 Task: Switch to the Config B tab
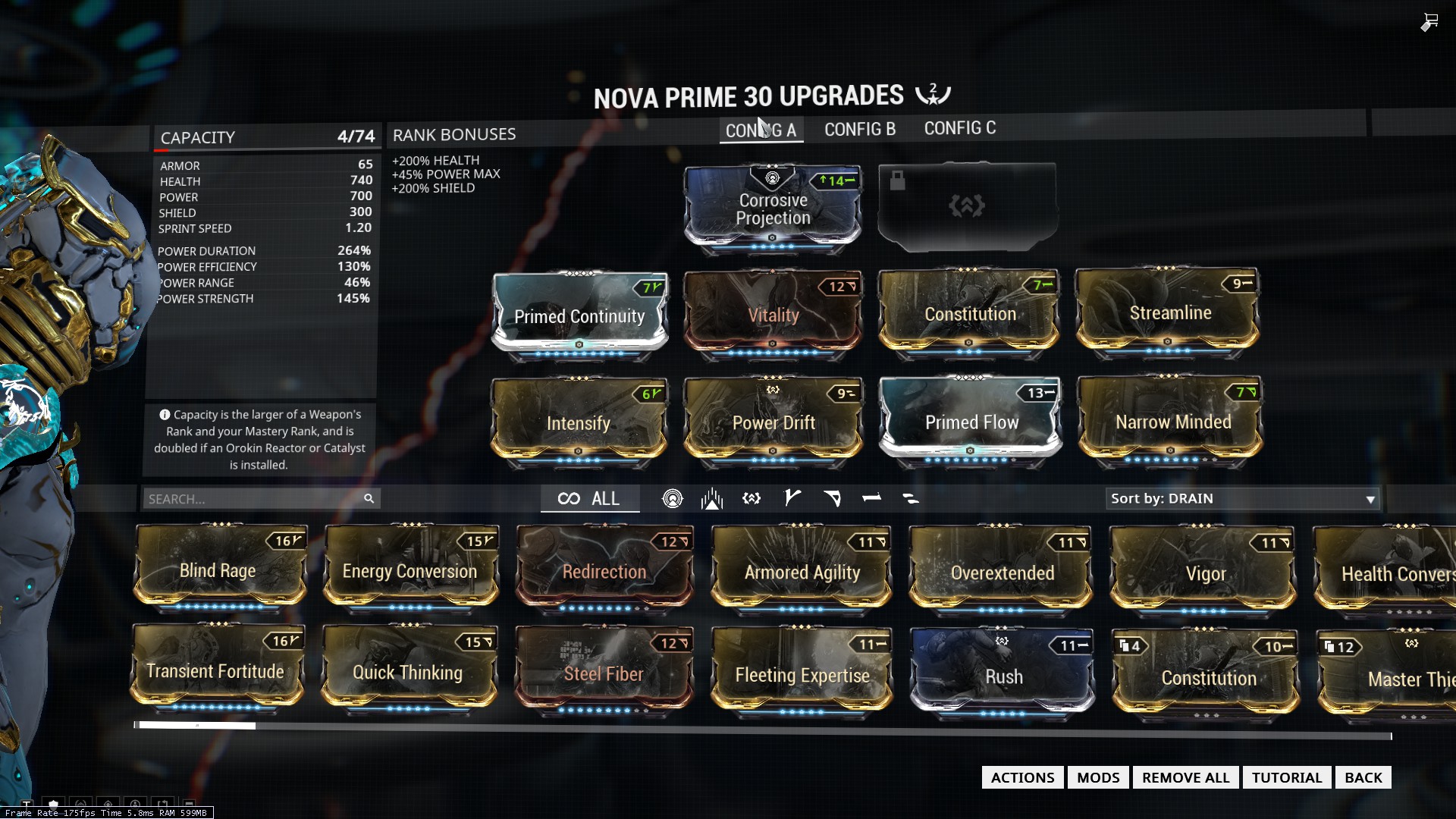tap(859, 130)
